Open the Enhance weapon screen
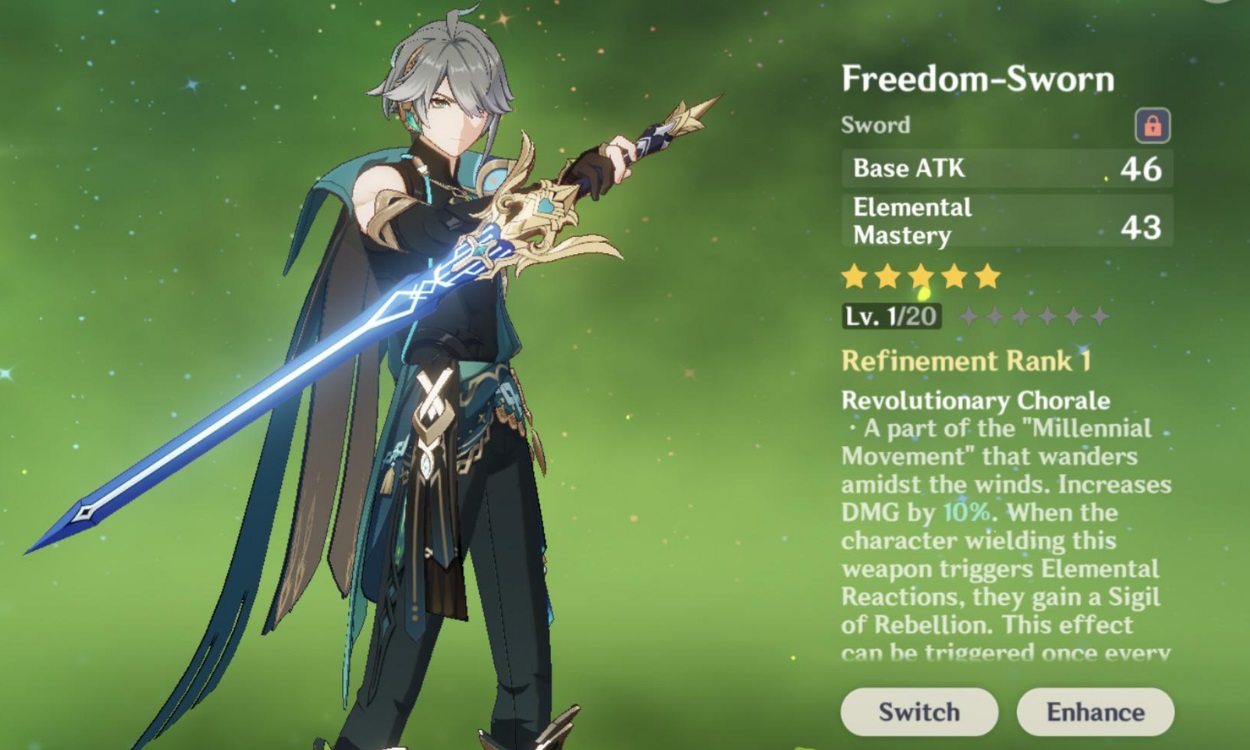The width and height of the screenshot is (1250, 750). click(1095, 712)
